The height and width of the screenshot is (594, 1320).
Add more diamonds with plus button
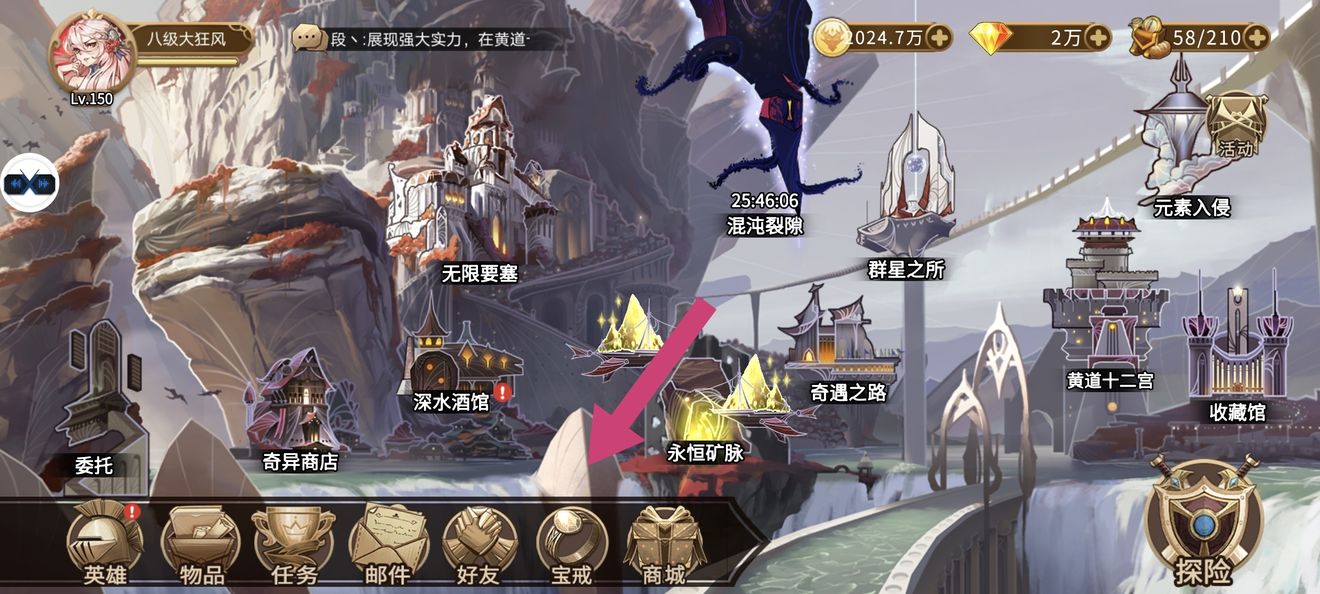[1098, 38]
